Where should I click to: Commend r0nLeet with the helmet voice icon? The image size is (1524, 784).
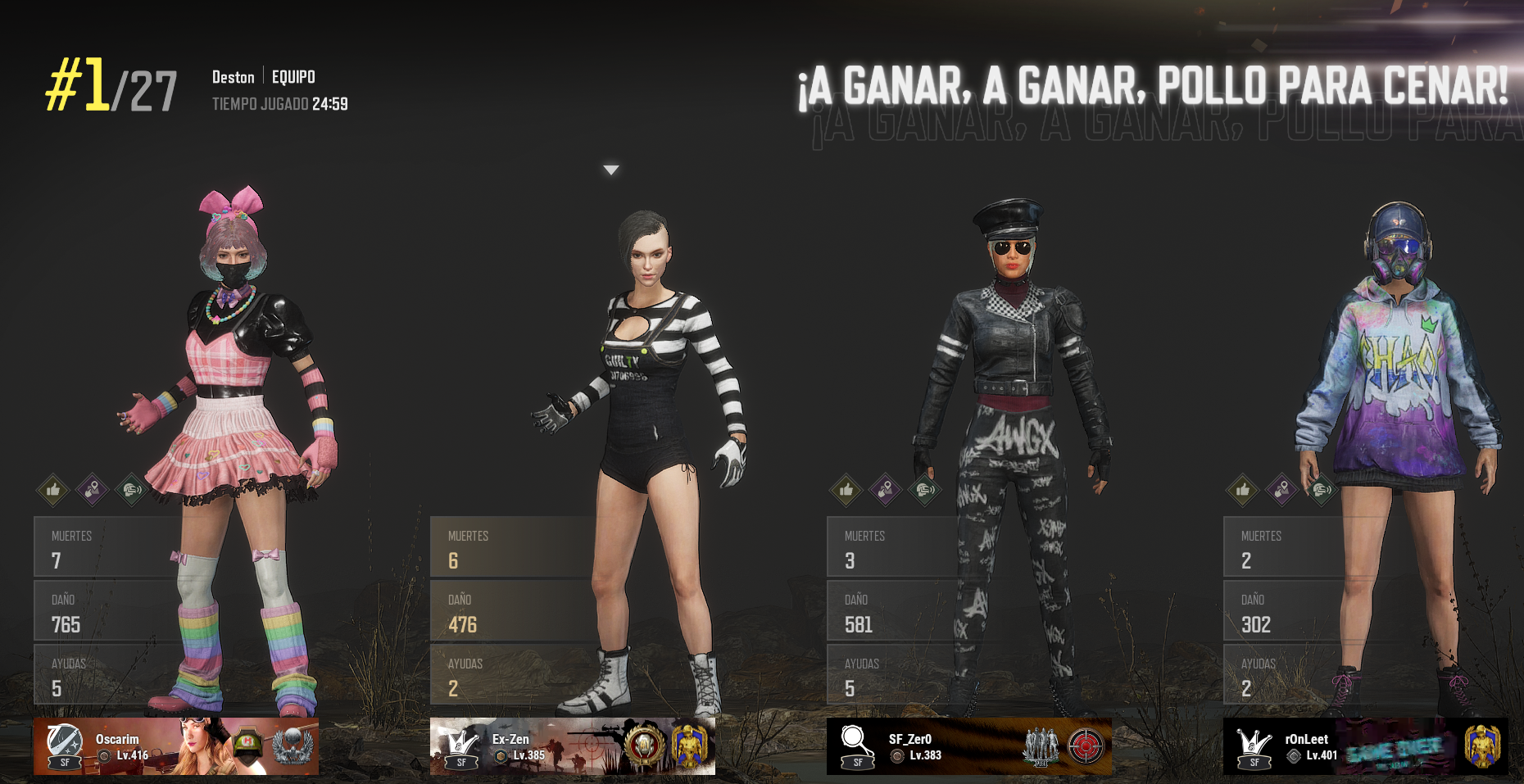point(1321,491)
